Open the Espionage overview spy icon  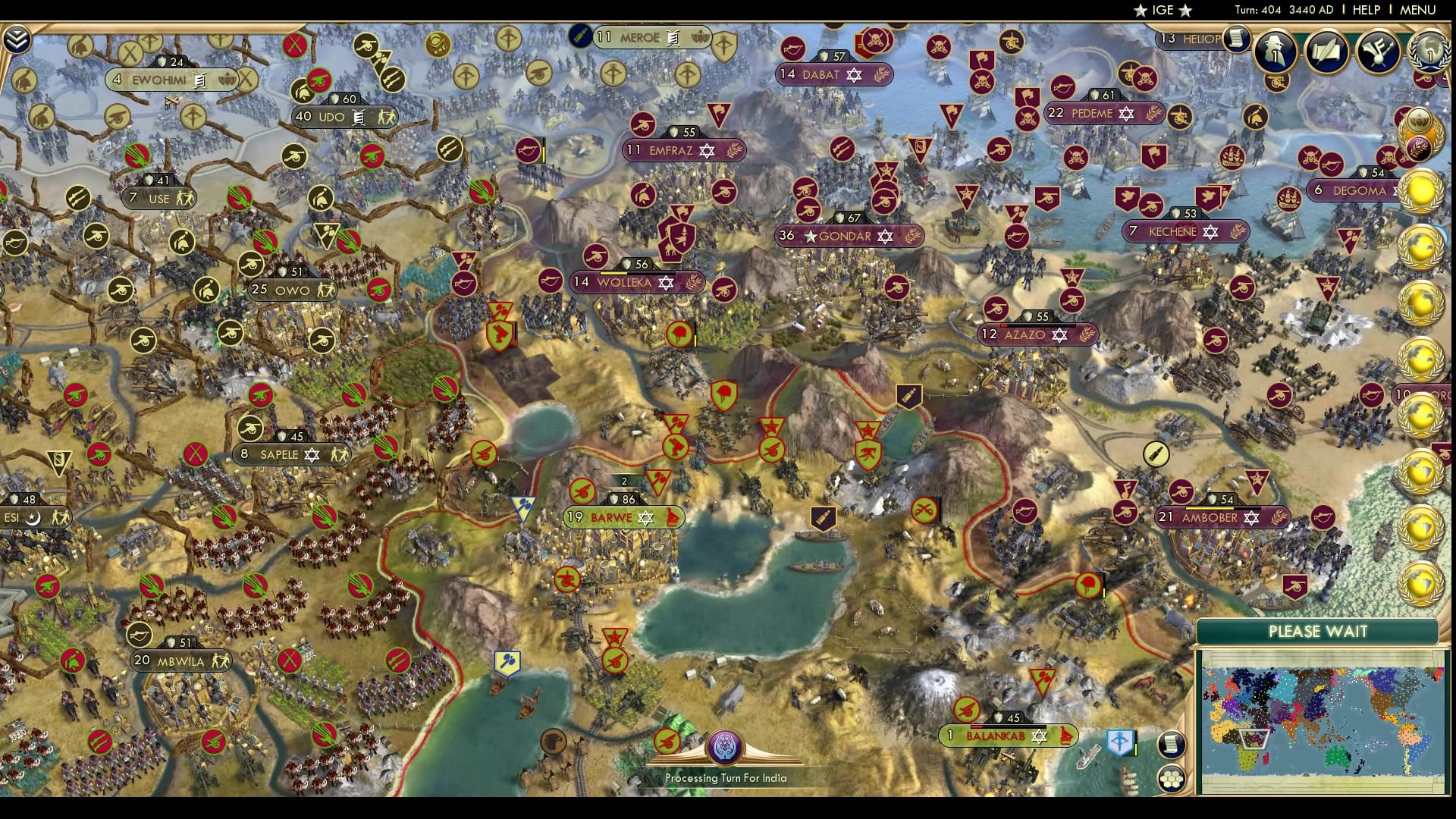[x=1275, y=52]
